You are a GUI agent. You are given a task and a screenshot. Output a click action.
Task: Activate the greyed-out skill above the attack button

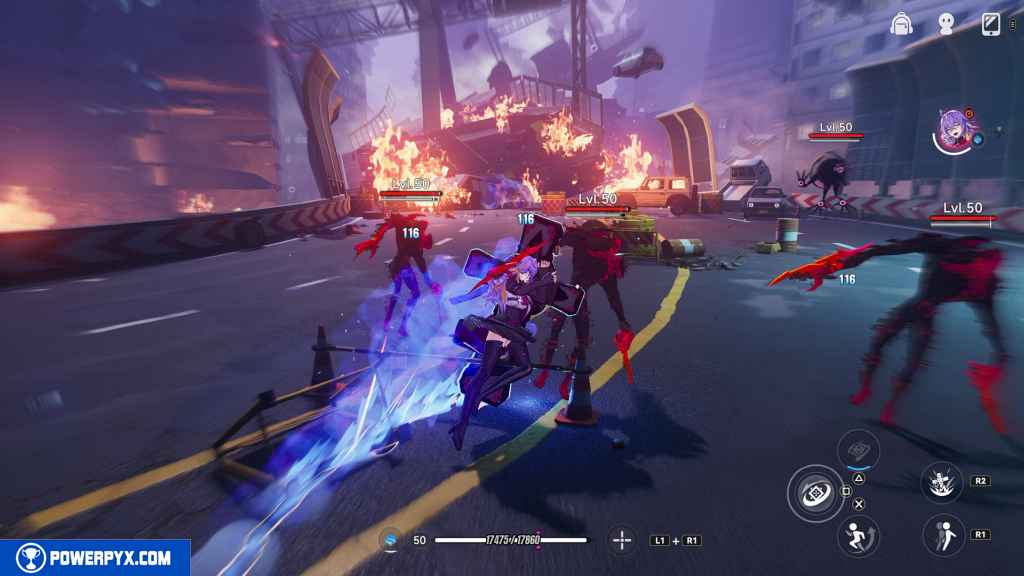858,450
